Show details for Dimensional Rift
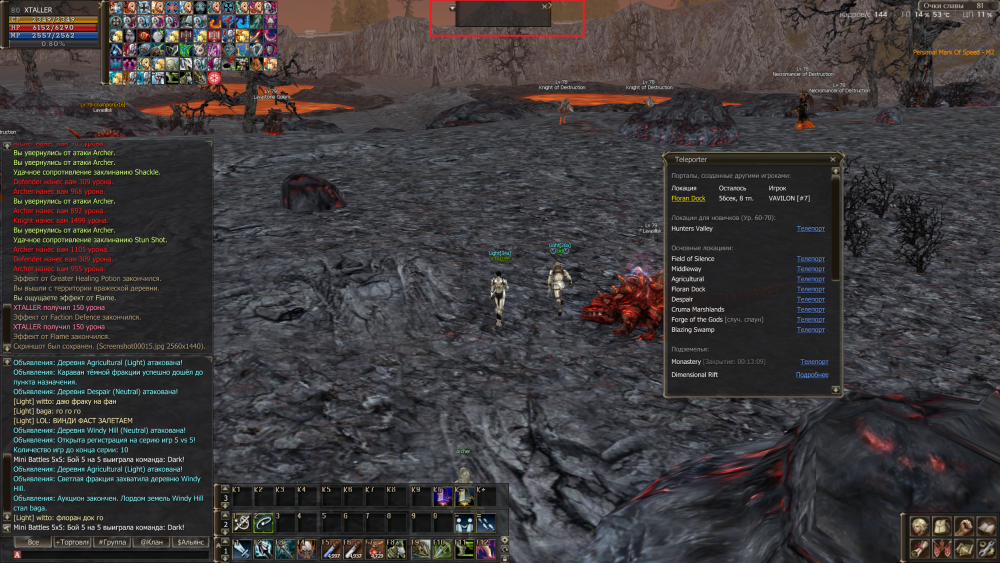Image resolution: width=1000 pixels, height=563 pixels. pyautogui.click(x=811, y=375)
